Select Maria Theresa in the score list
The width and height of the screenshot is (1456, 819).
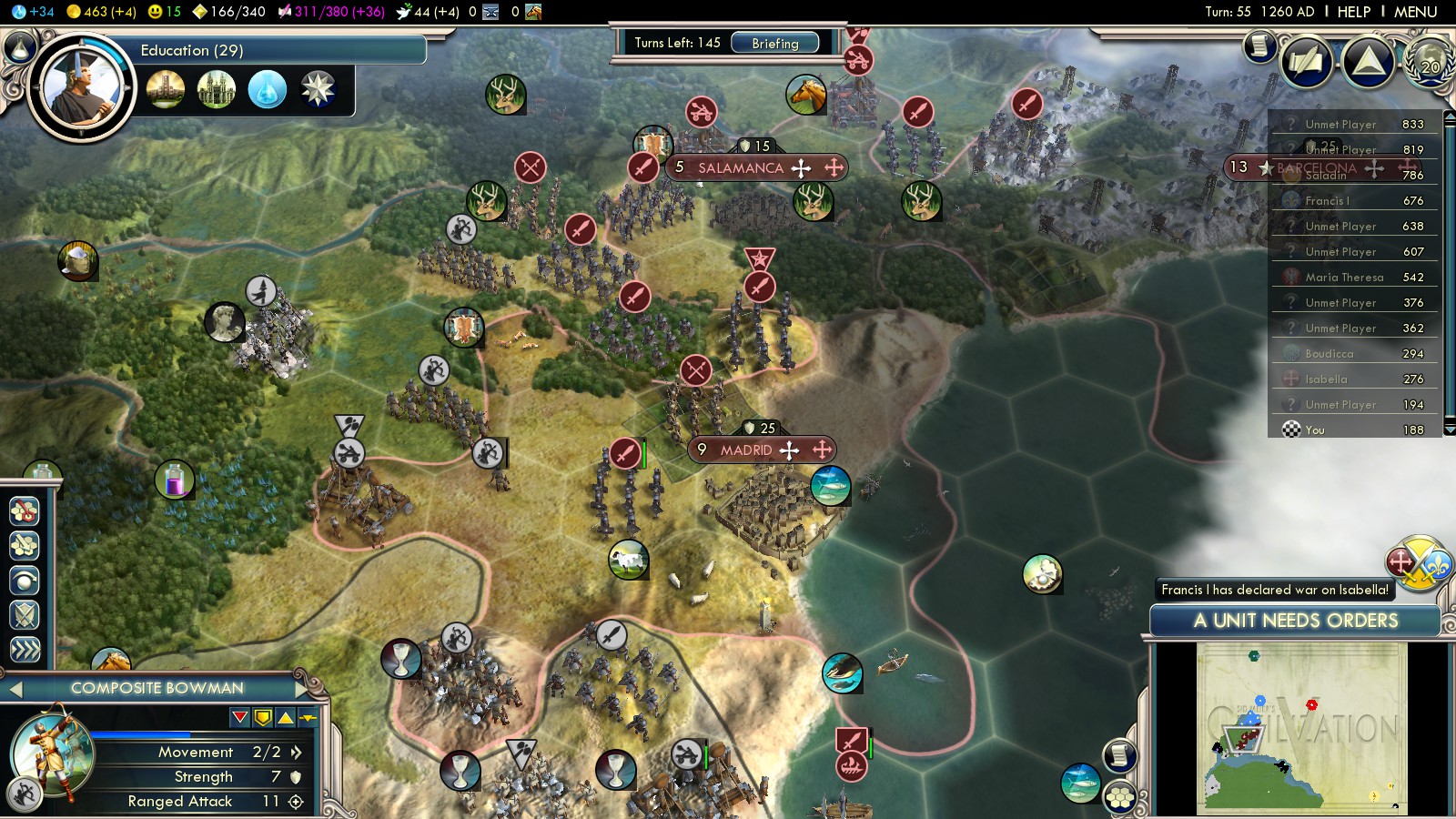(1344, 278)
